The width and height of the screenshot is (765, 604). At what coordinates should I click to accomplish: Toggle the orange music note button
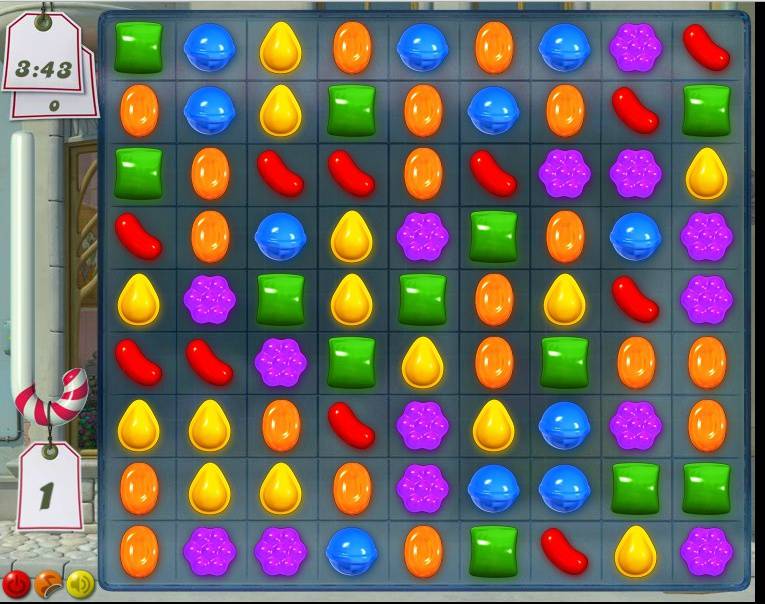click(x=47, y=583)
